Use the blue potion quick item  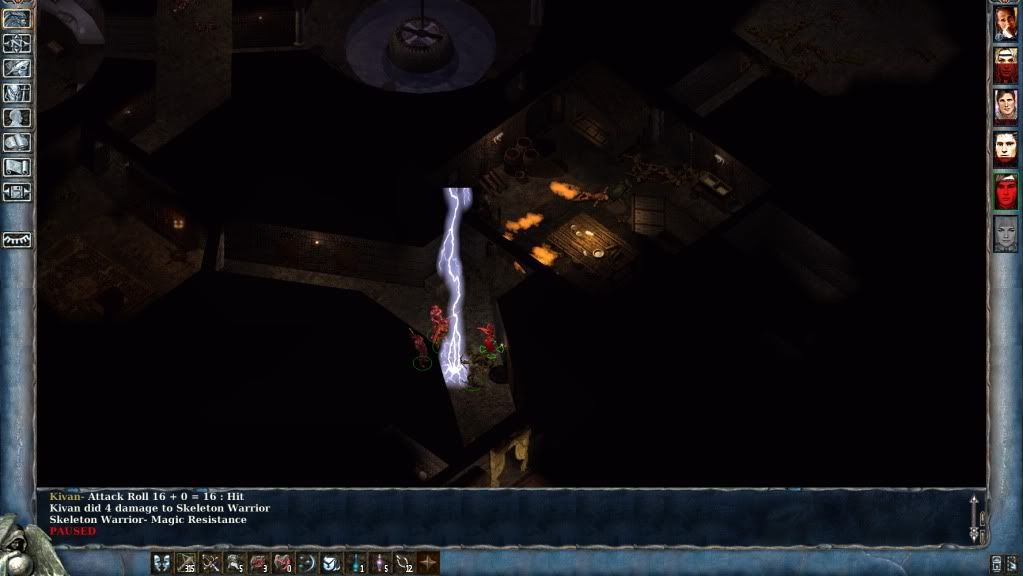point(355,563)
